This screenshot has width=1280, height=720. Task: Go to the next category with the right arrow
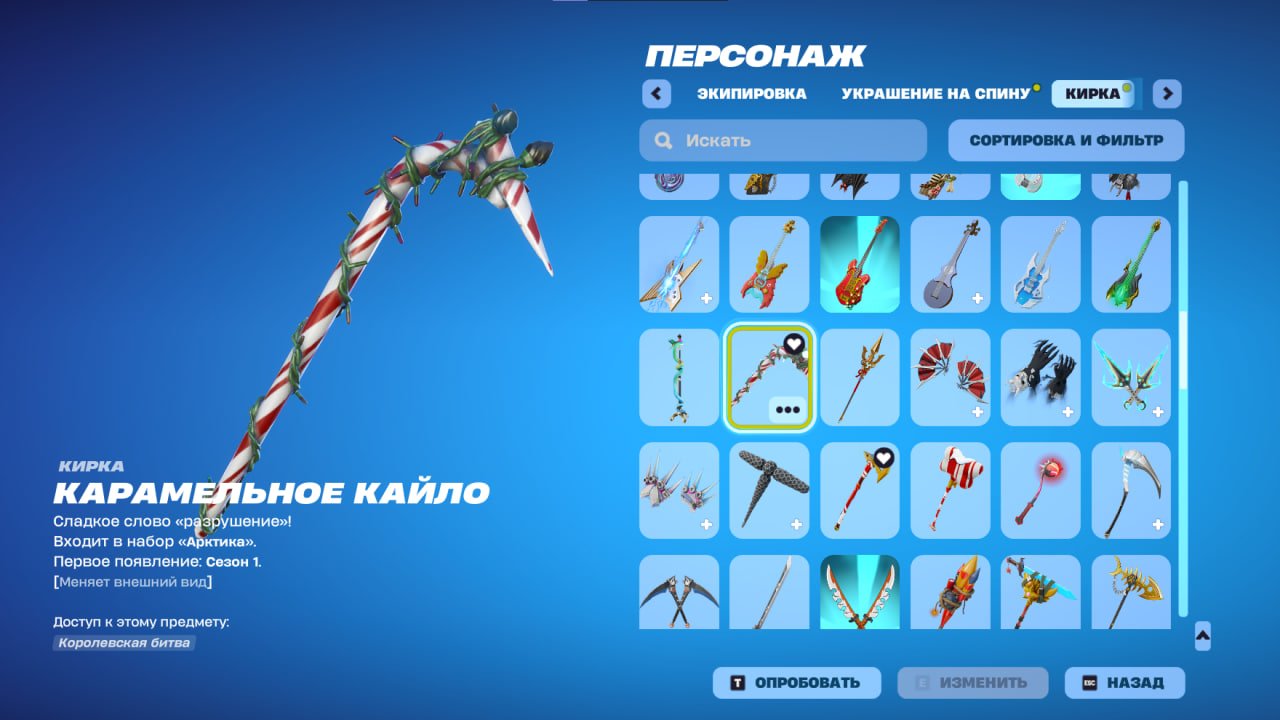click(x=1165, y=93)
